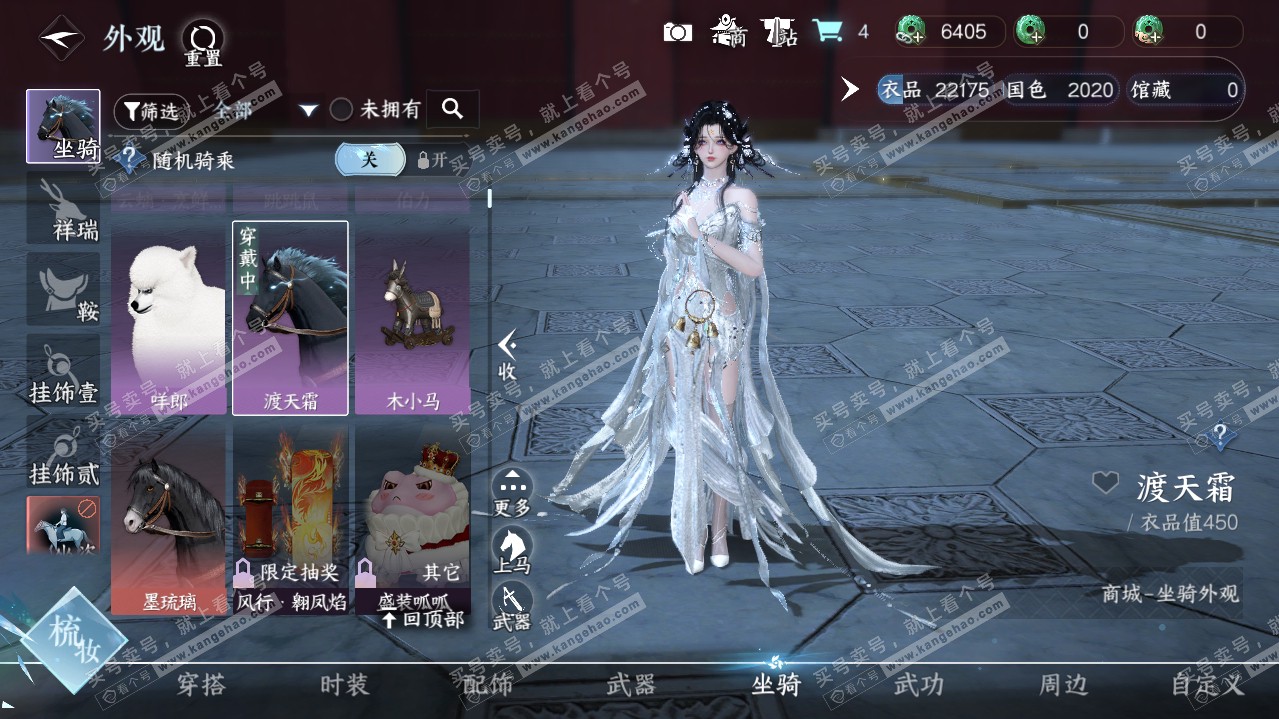Viewport: 1279px width, 719px height.
Task: Reset appearance with the 重置 button
Action: click(203, 42)
